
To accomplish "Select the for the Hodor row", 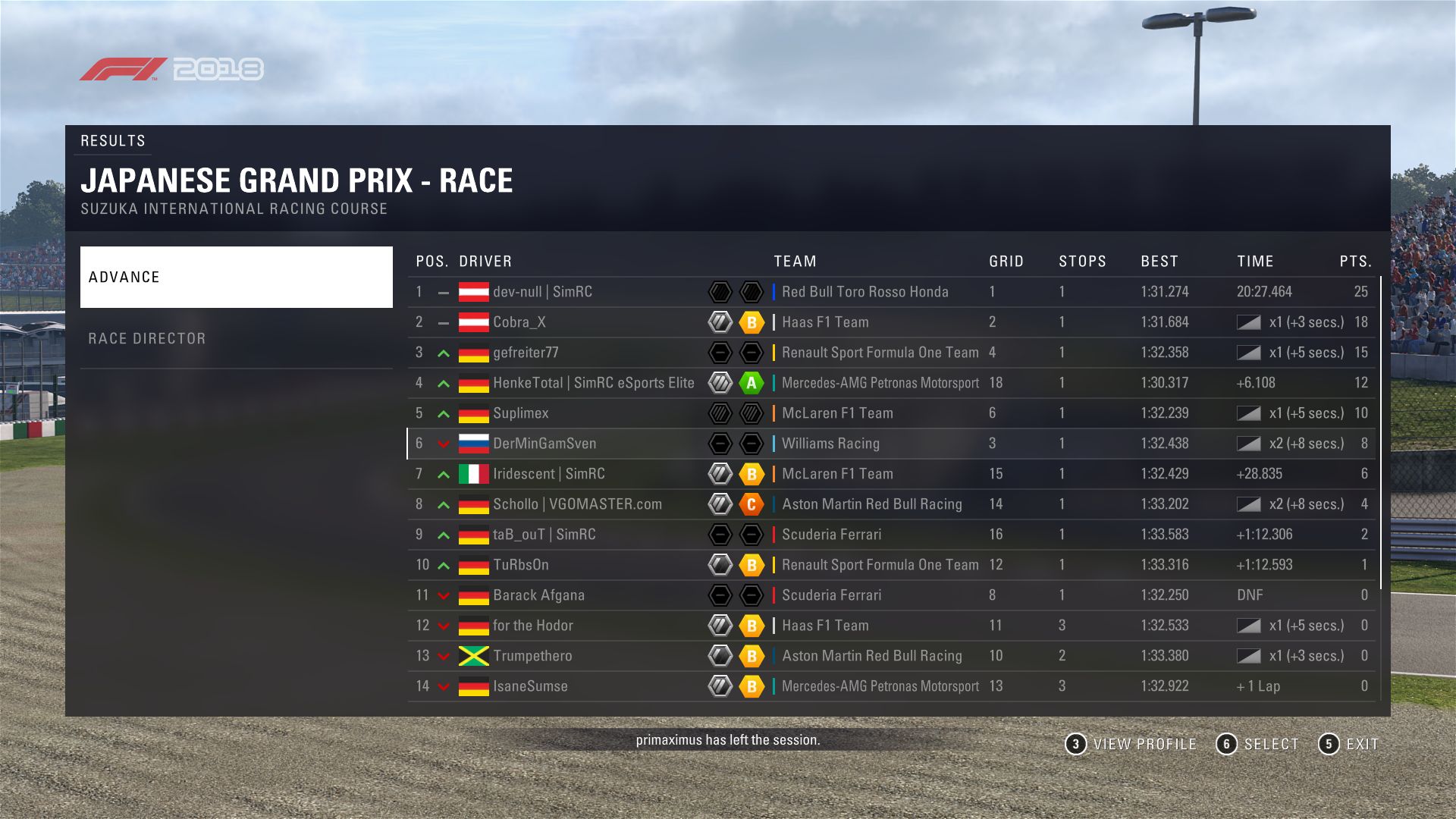I will [532, 626].
